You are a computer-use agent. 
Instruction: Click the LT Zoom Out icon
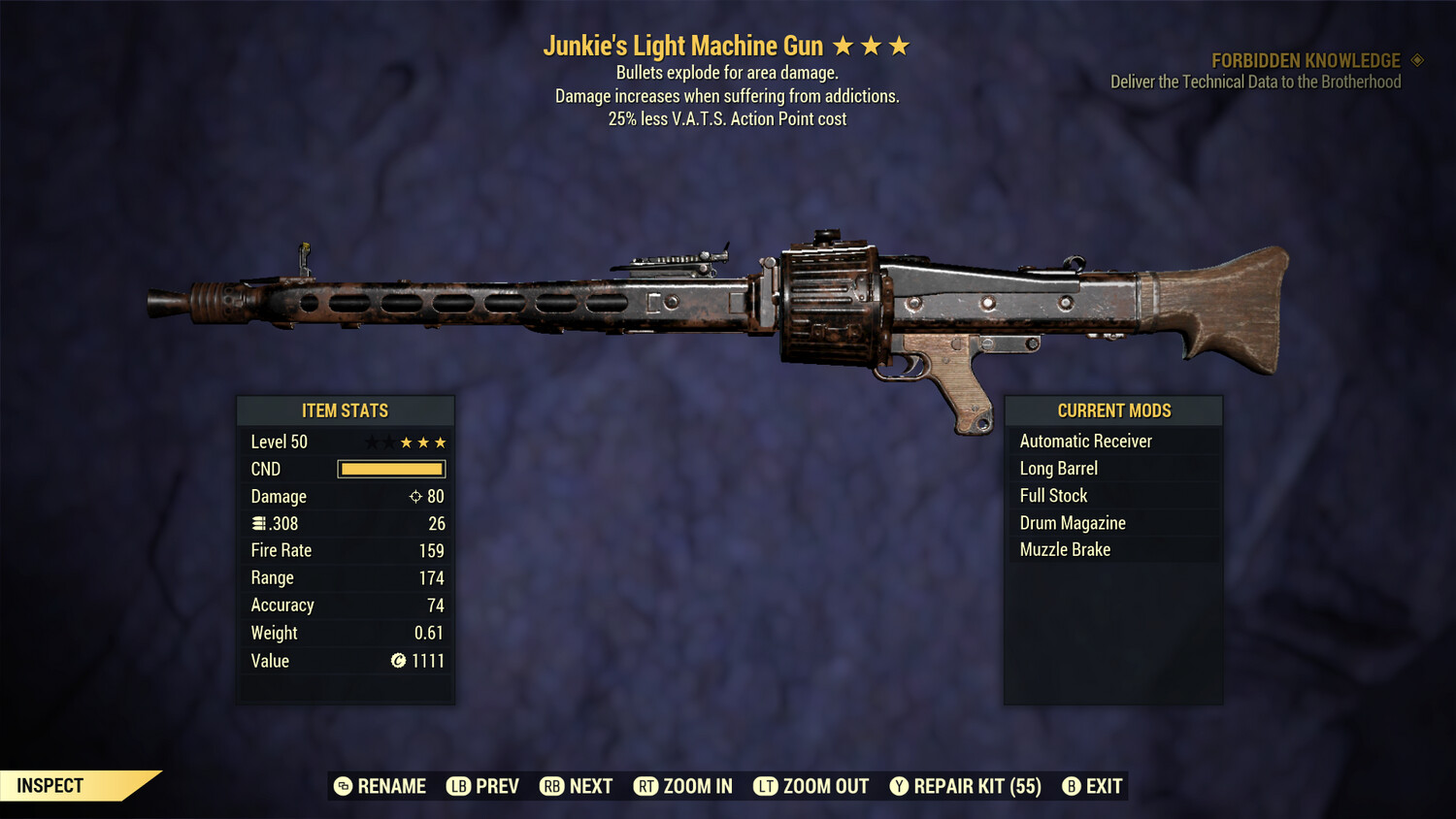pos(767,786)
